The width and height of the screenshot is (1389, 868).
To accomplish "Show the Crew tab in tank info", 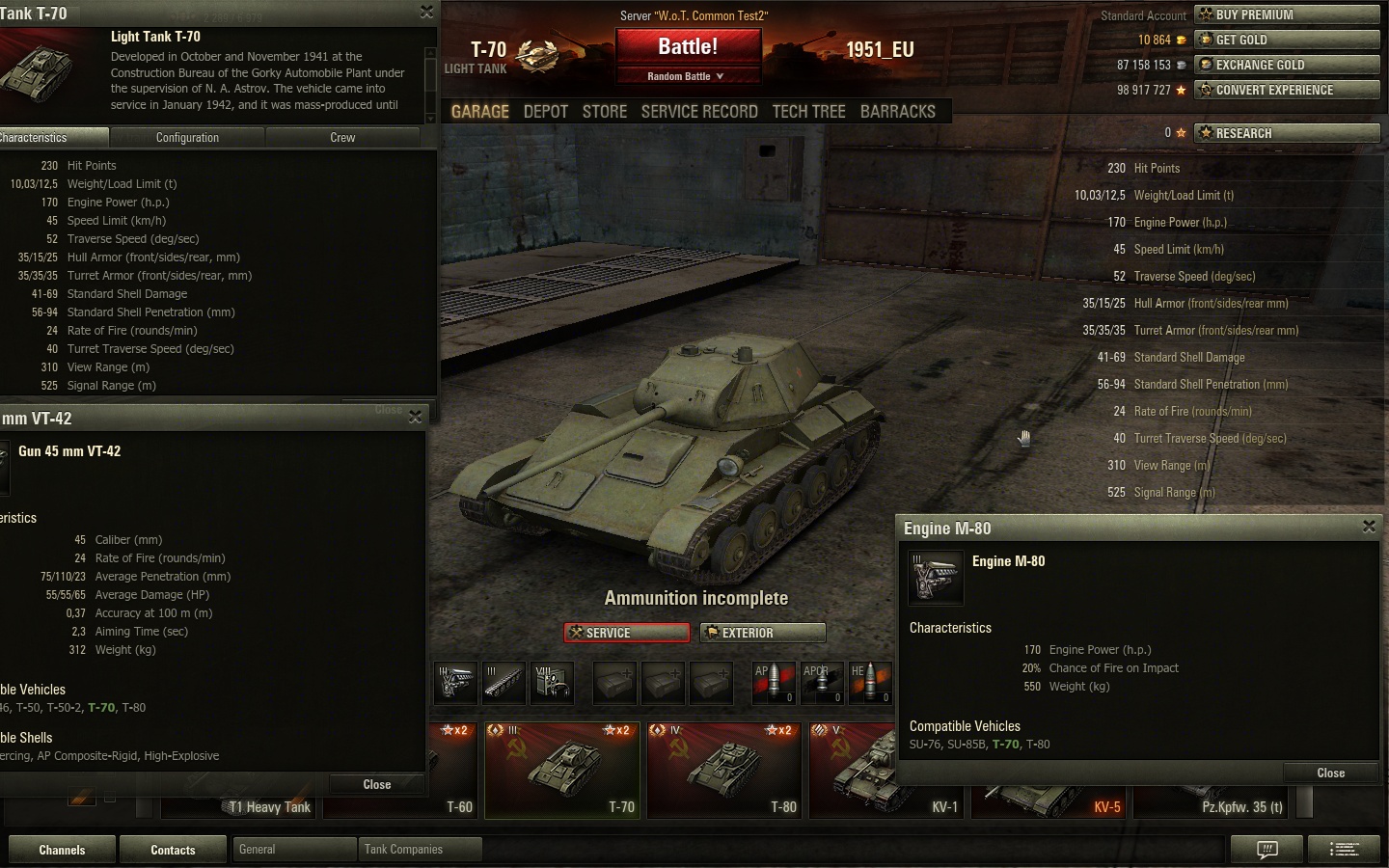I will coord(342,138).
